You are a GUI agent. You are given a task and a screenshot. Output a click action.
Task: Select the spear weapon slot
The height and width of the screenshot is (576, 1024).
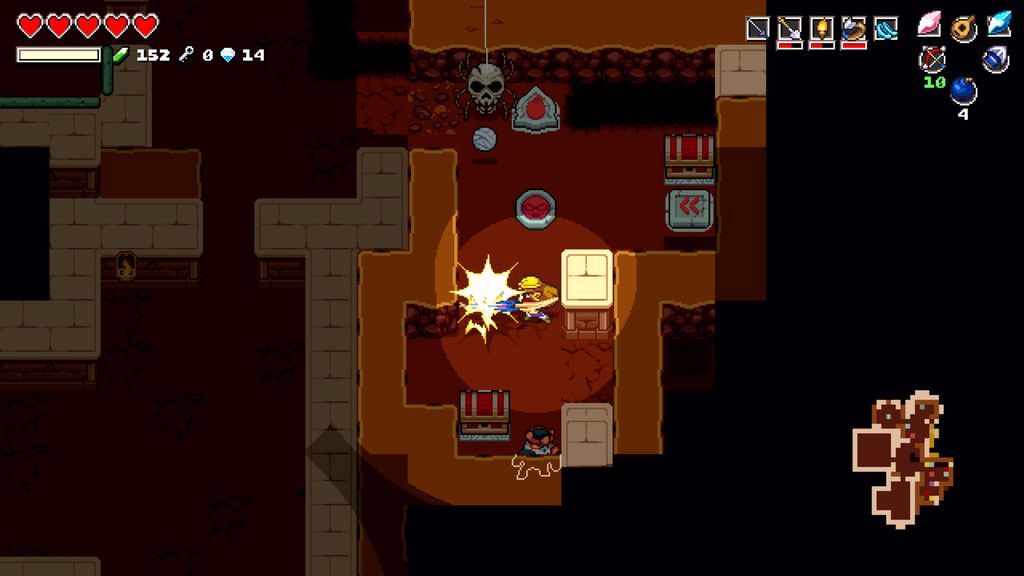[x=758, y=29]
